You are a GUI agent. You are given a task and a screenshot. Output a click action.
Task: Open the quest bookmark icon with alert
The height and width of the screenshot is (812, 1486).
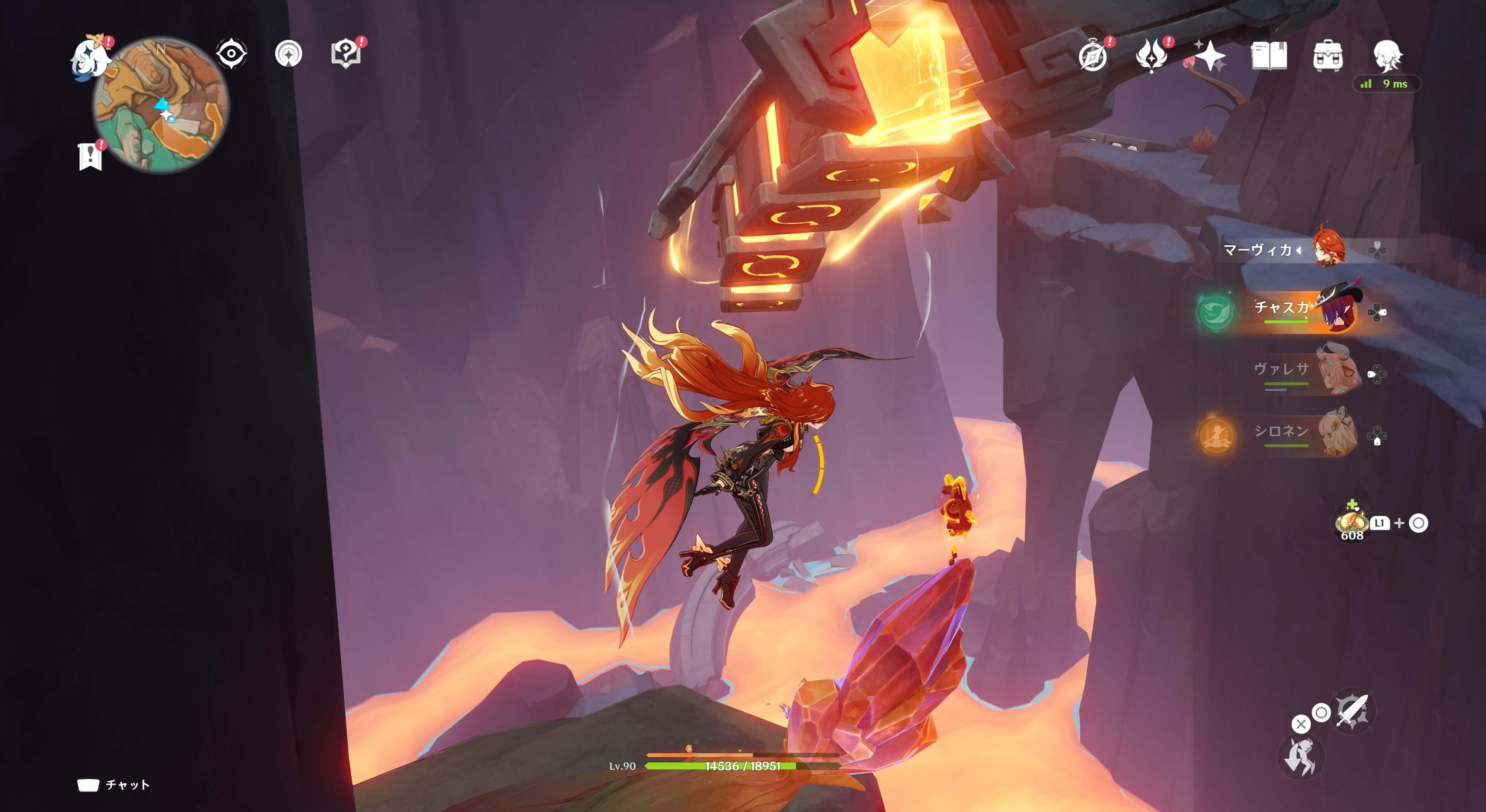(x=90, y=156)
